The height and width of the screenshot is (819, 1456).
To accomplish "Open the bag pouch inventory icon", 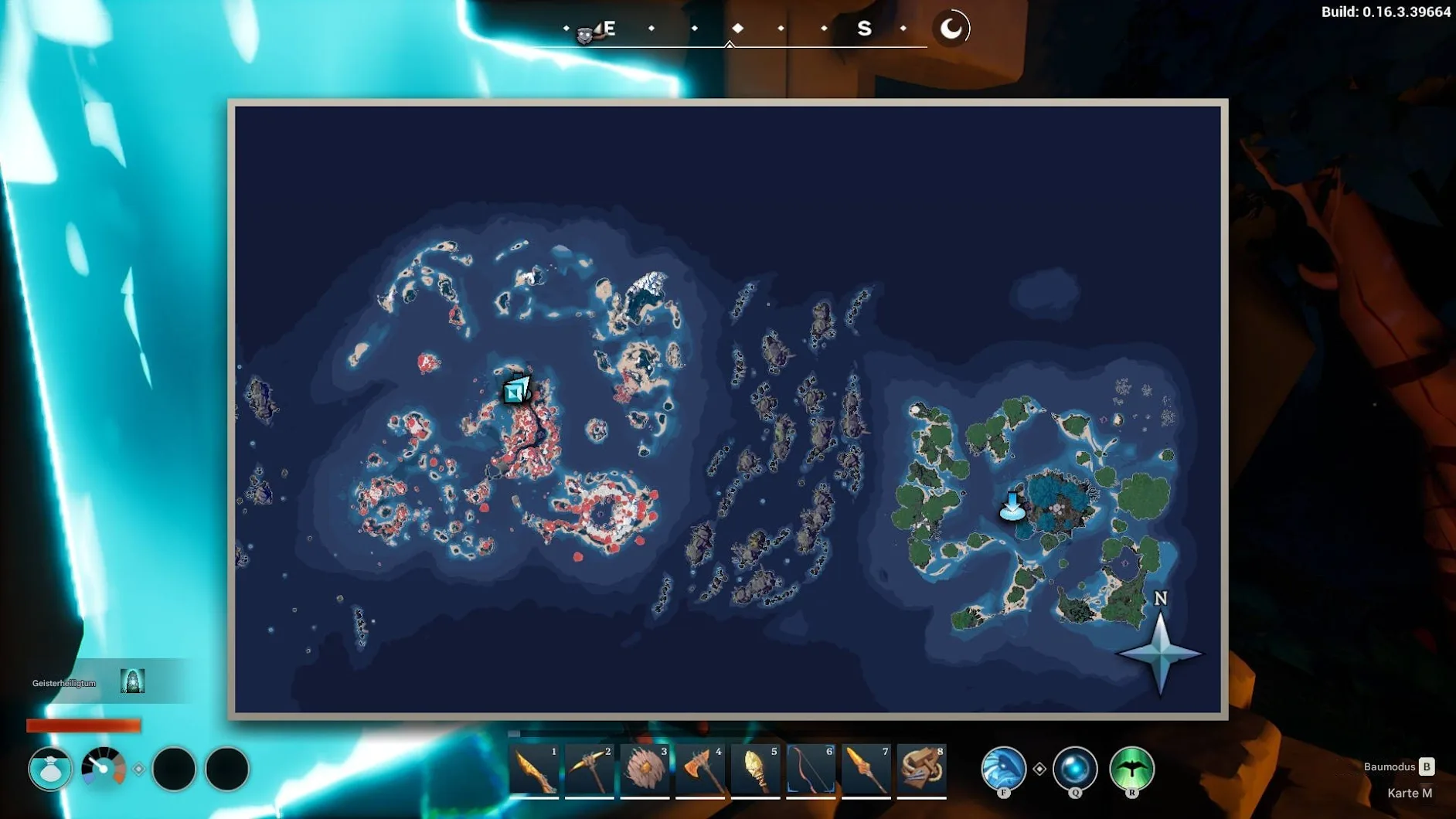I will point(50,769).
